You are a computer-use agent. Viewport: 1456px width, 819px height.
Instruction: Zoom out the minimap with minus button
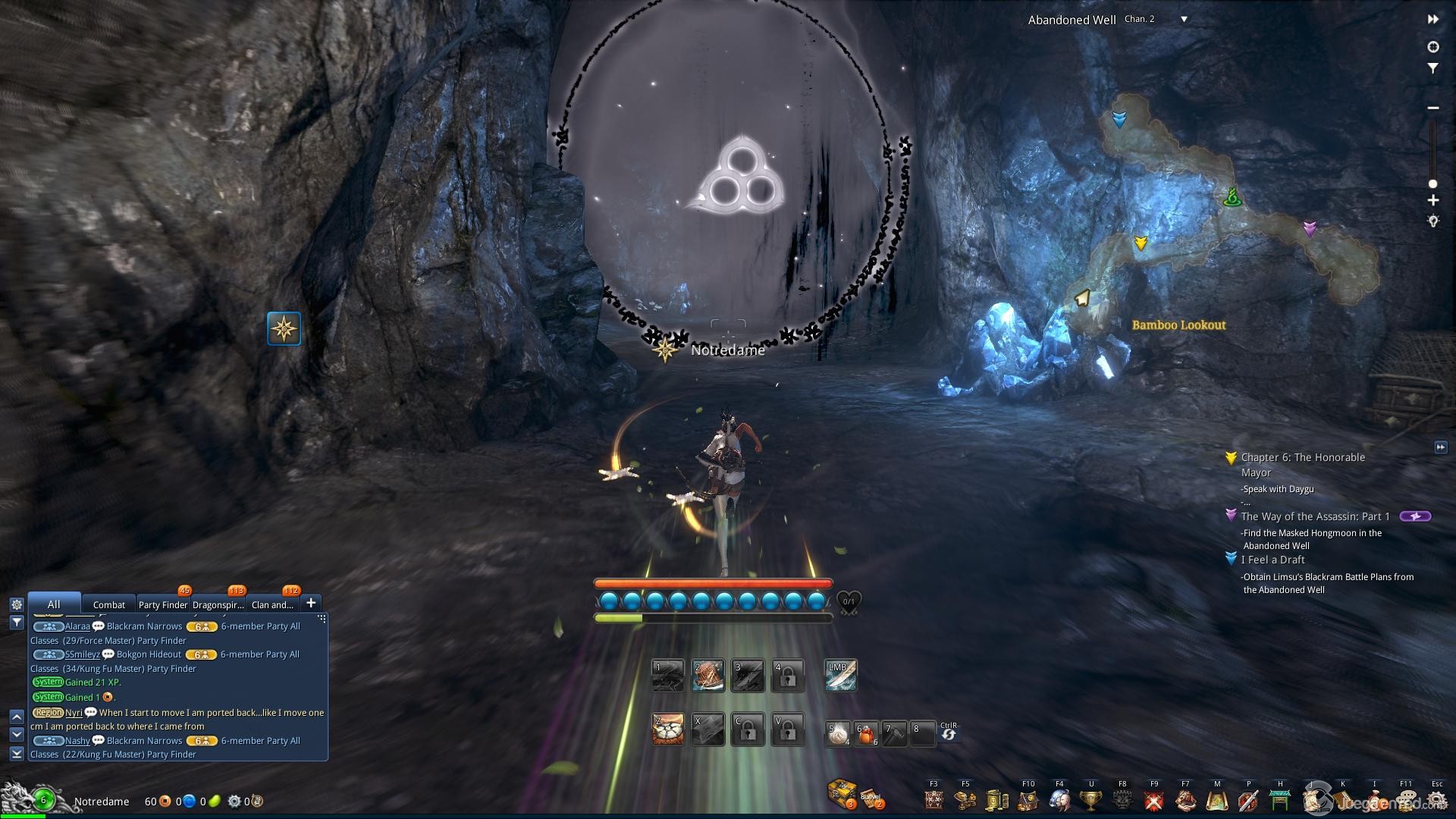1433,108
